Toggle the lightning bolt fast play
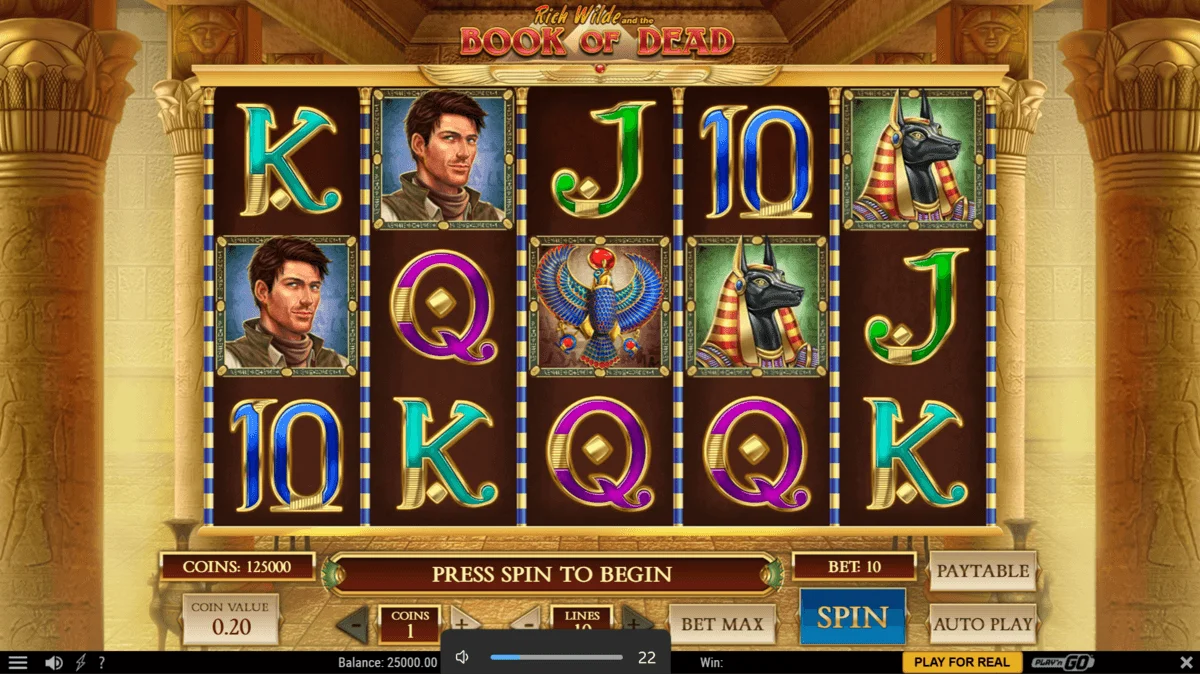The width and height of the screenshot is (1200, 674). point(80,663)
